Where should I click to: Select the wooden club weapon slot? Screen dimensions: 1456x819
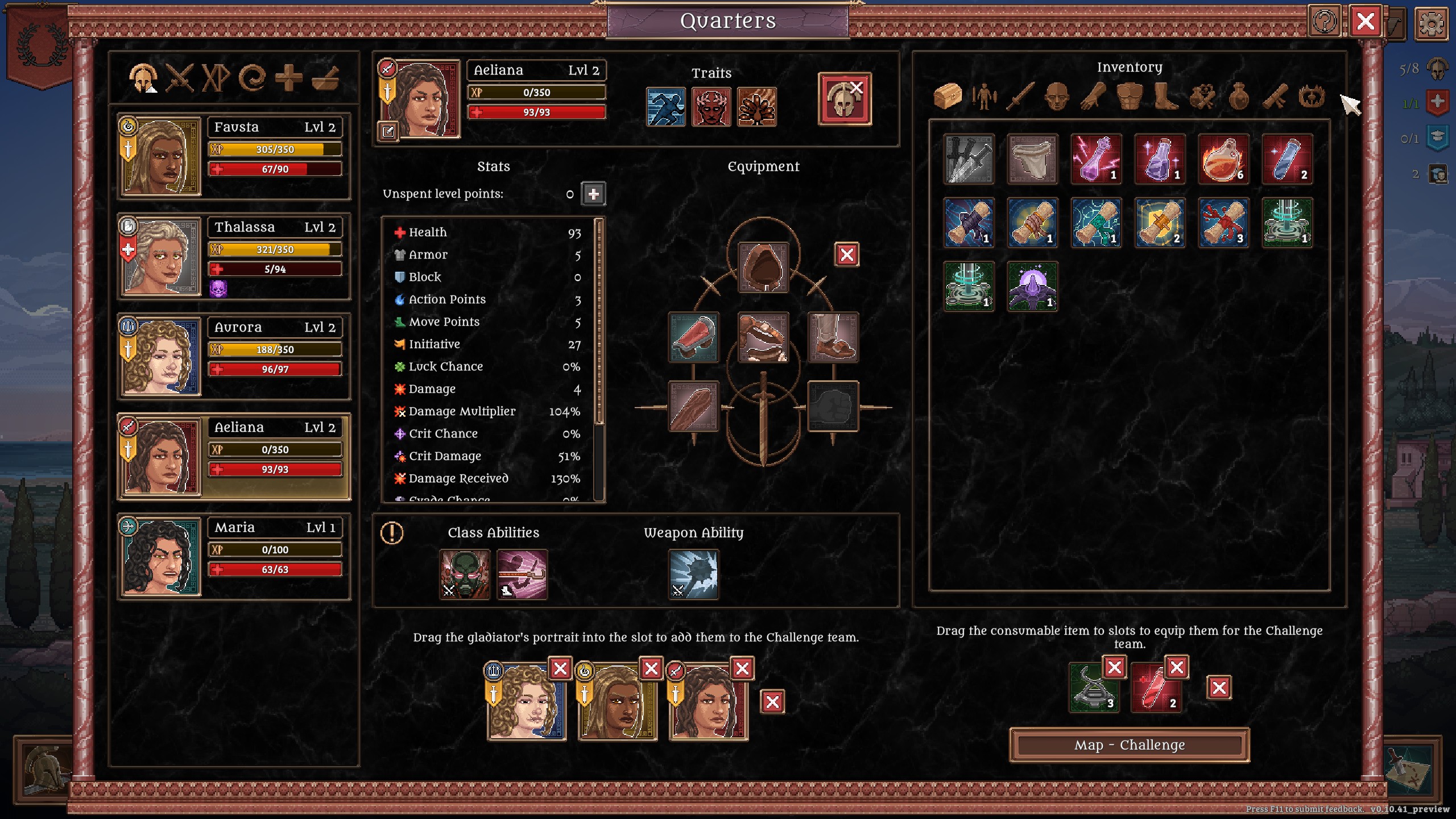coord(693,407)
